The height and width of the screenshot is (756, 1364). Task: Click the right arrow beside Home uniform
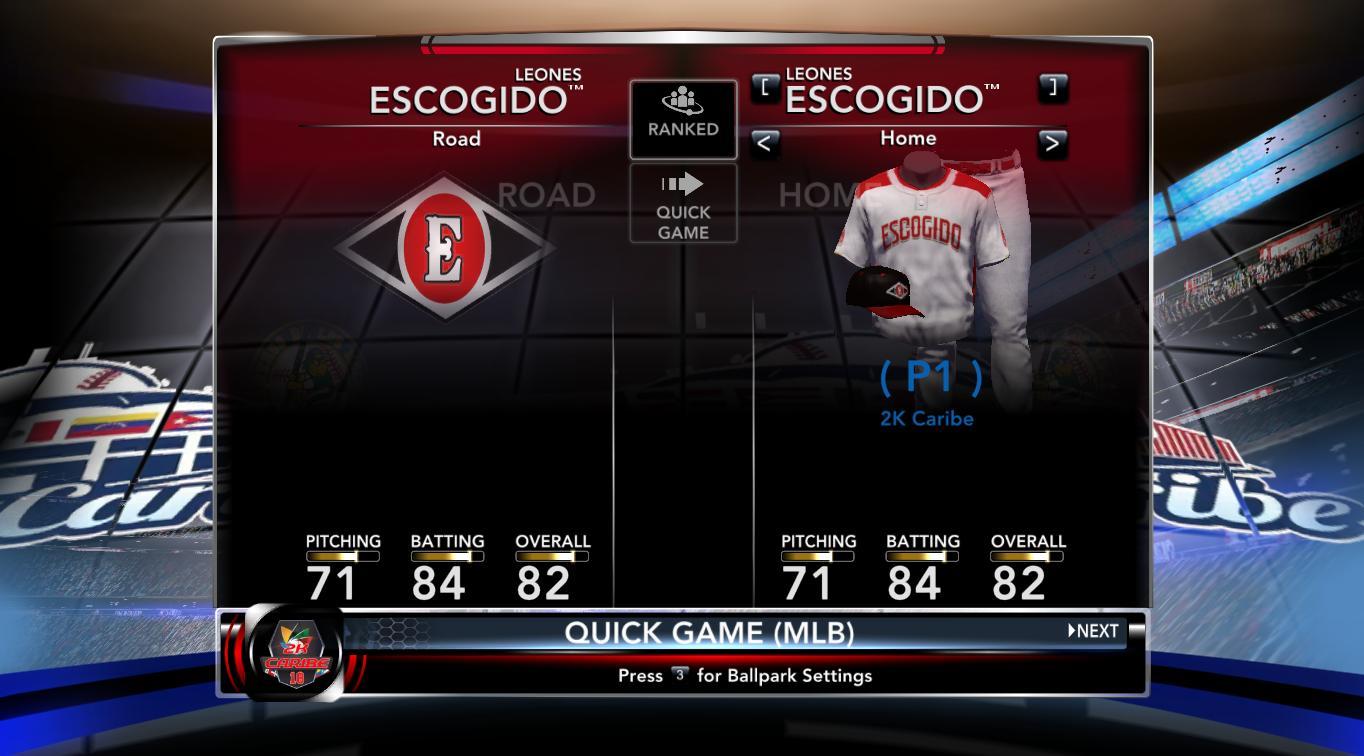pyautogui.click(x=1052, y=143)
